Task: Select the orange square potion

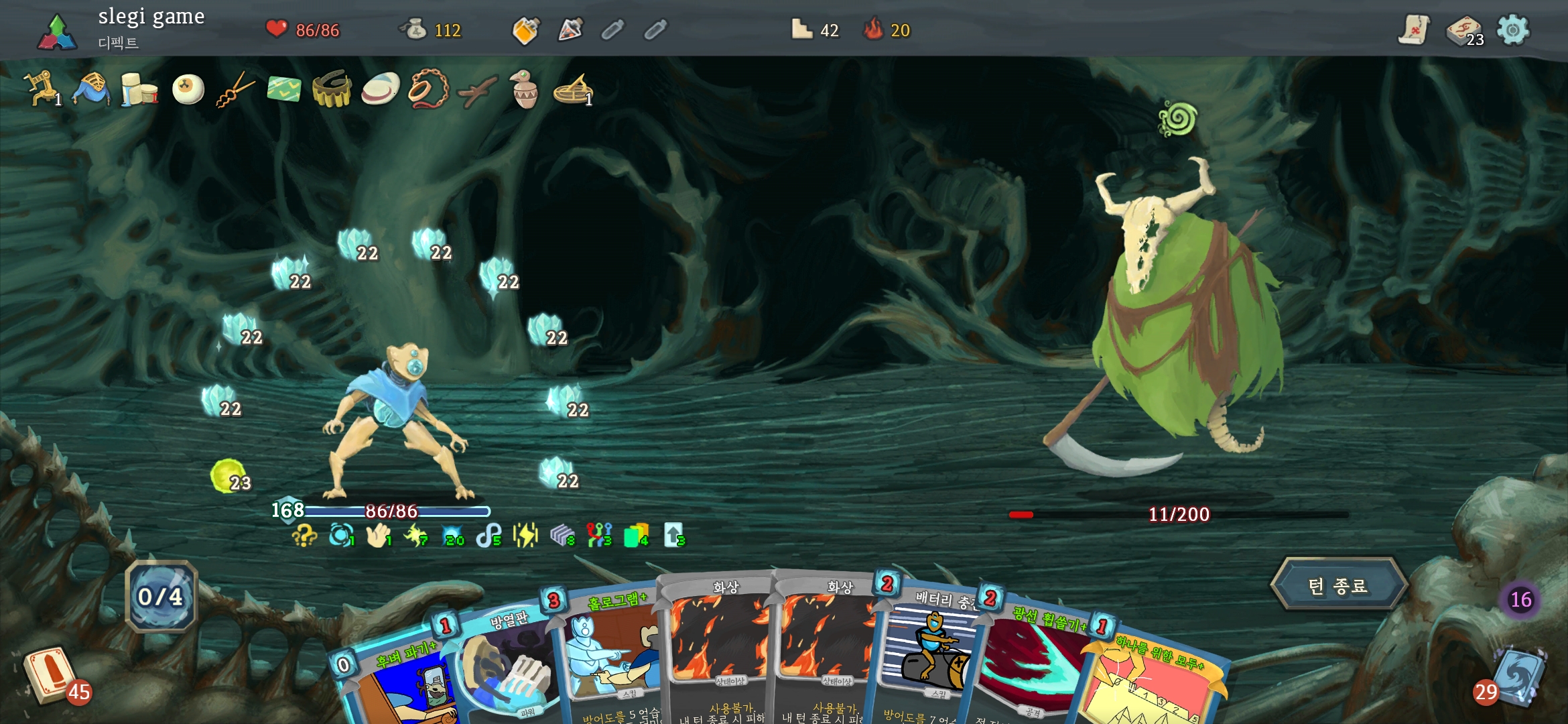Action: pos(526,30)
